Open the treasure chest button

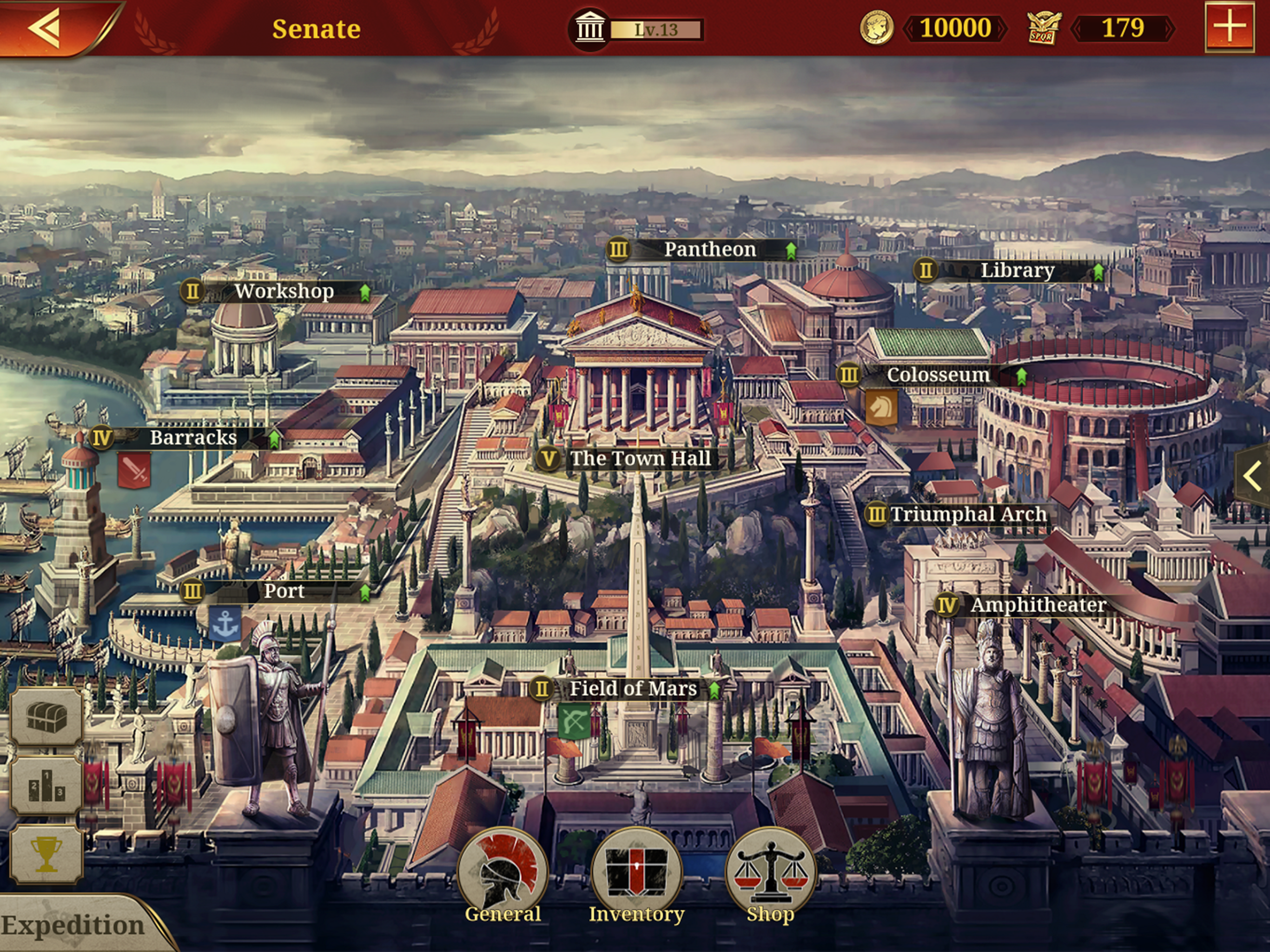click(46, 717)
